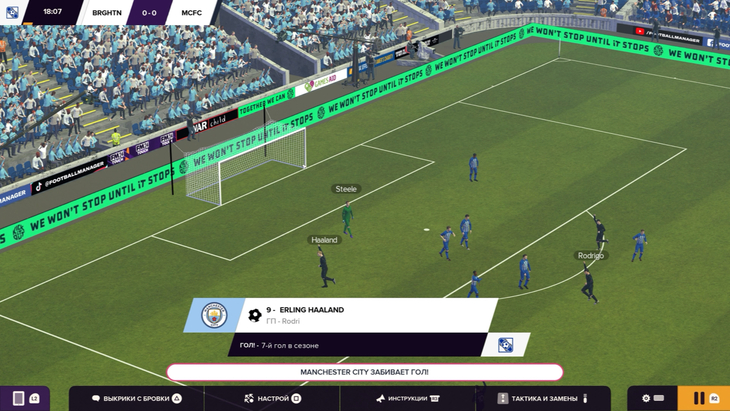Open Тактика и замены screen
Image resolution: width=730 pixels, height=411 pixels.
pyautogui.click(x=544, y=398)
